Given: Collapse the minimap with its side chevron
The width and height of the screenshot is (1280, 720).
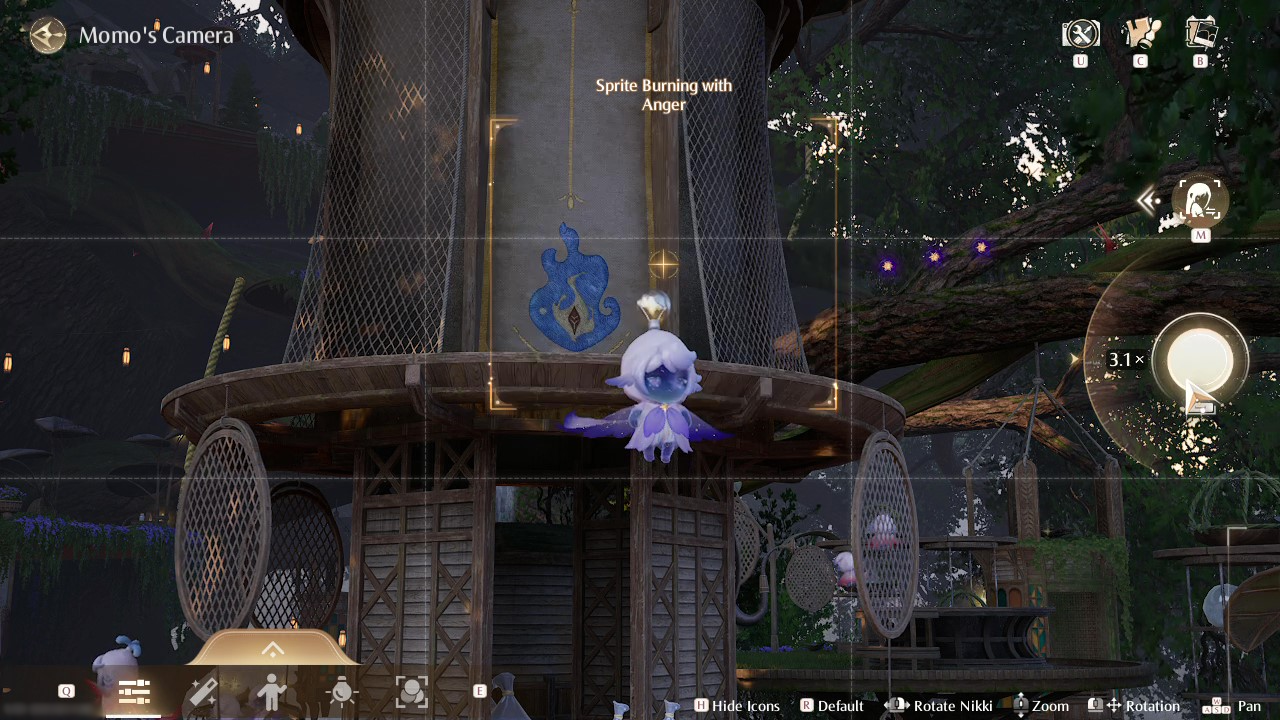Looking at the screenshot, I should (x=1147, y=200).
